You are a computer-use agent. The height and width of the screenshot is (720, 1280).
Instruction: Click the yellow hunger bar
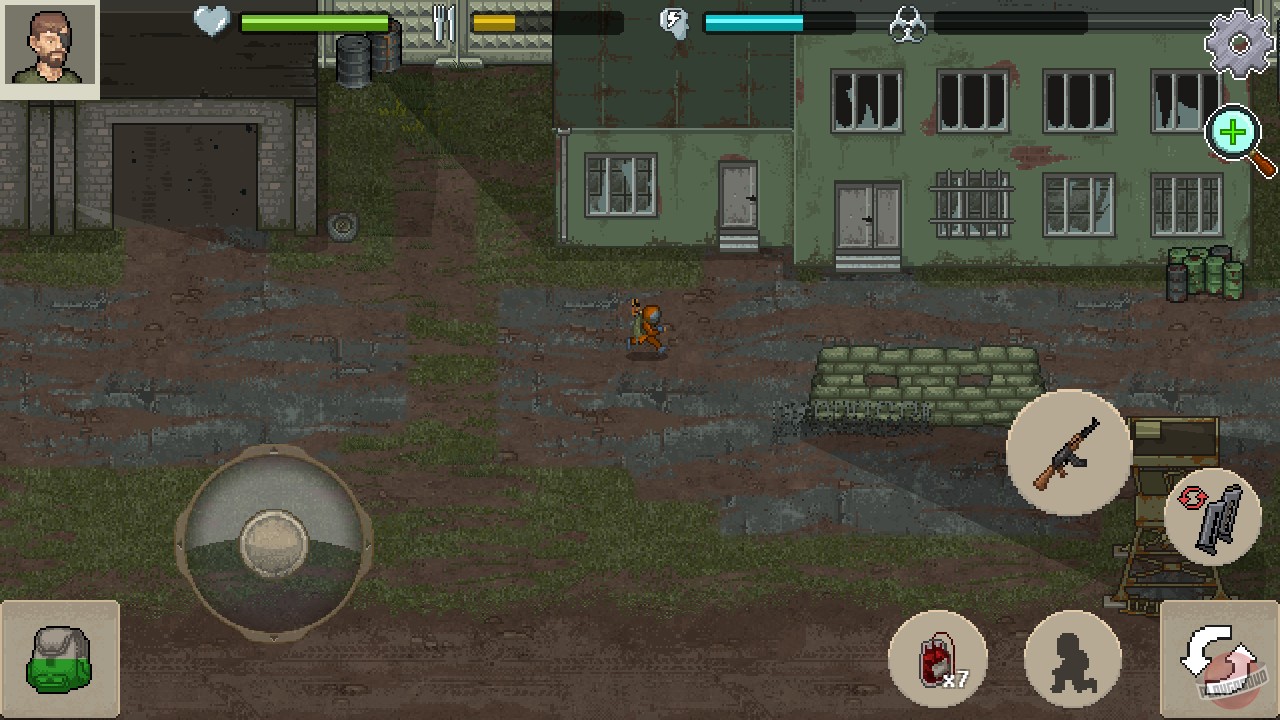pos(495,22)
